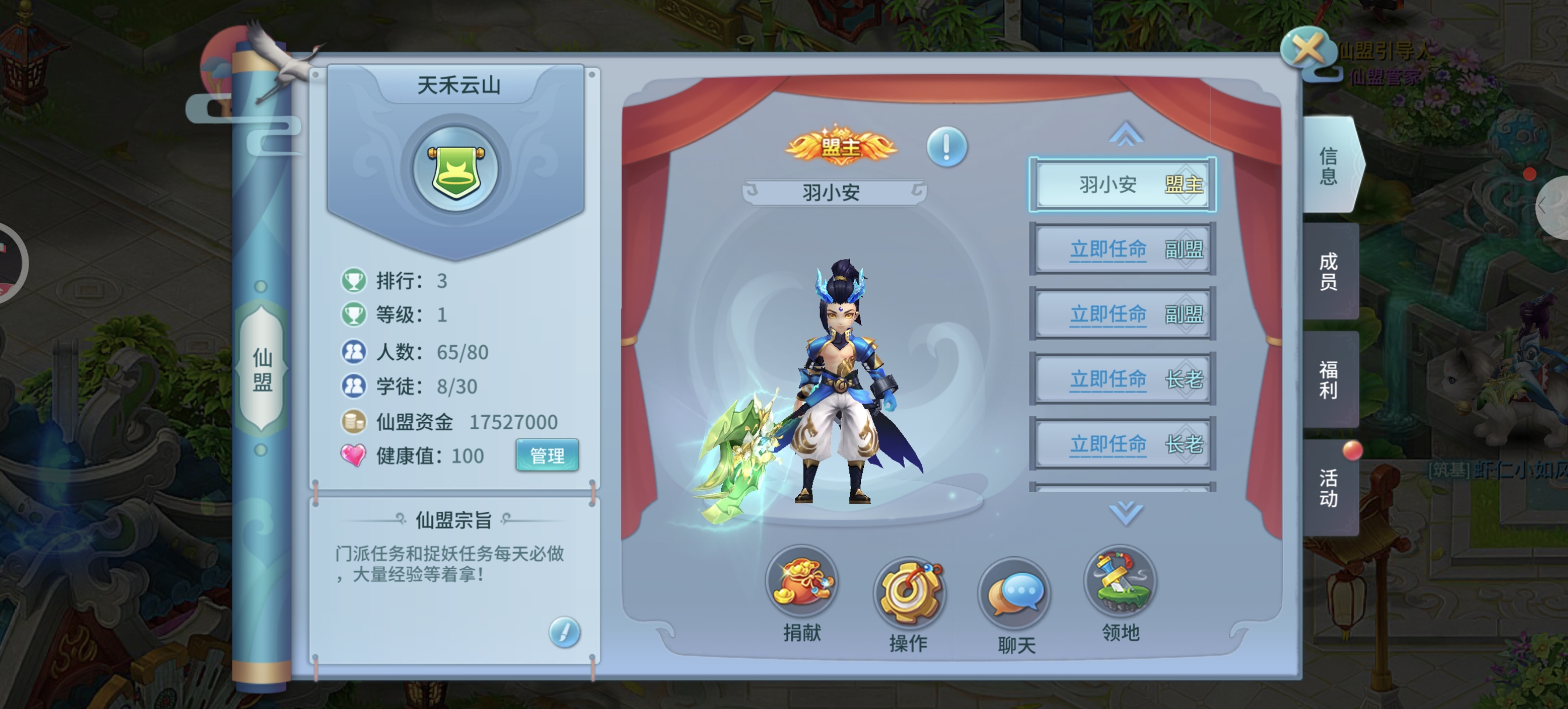Show the 活动 activities tab

click(1329, 487)
